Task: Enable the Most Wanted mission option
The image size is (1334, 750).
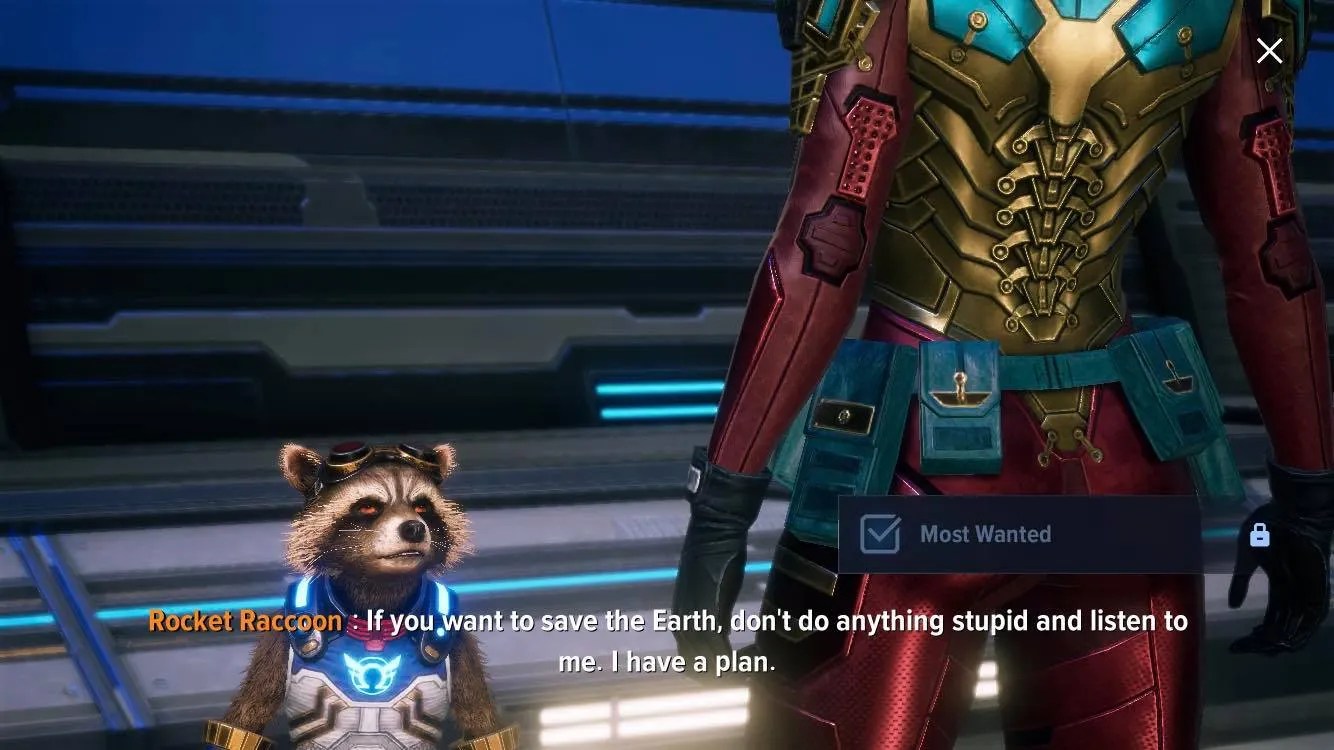Action: 878,534
